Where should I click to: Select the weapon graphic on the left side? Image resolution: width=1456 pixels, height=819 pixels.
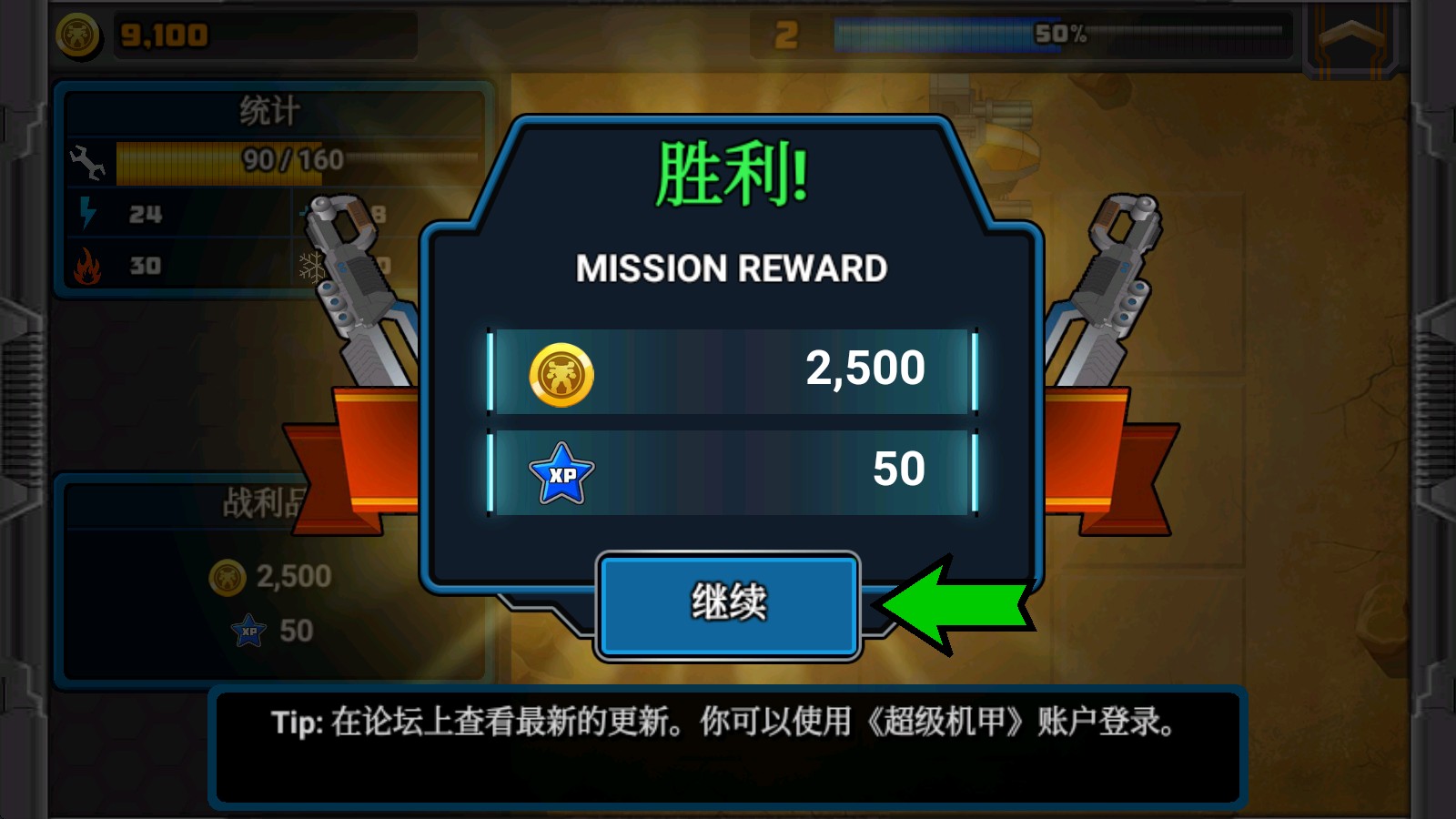pyautogui.click(x=355, y=291)
